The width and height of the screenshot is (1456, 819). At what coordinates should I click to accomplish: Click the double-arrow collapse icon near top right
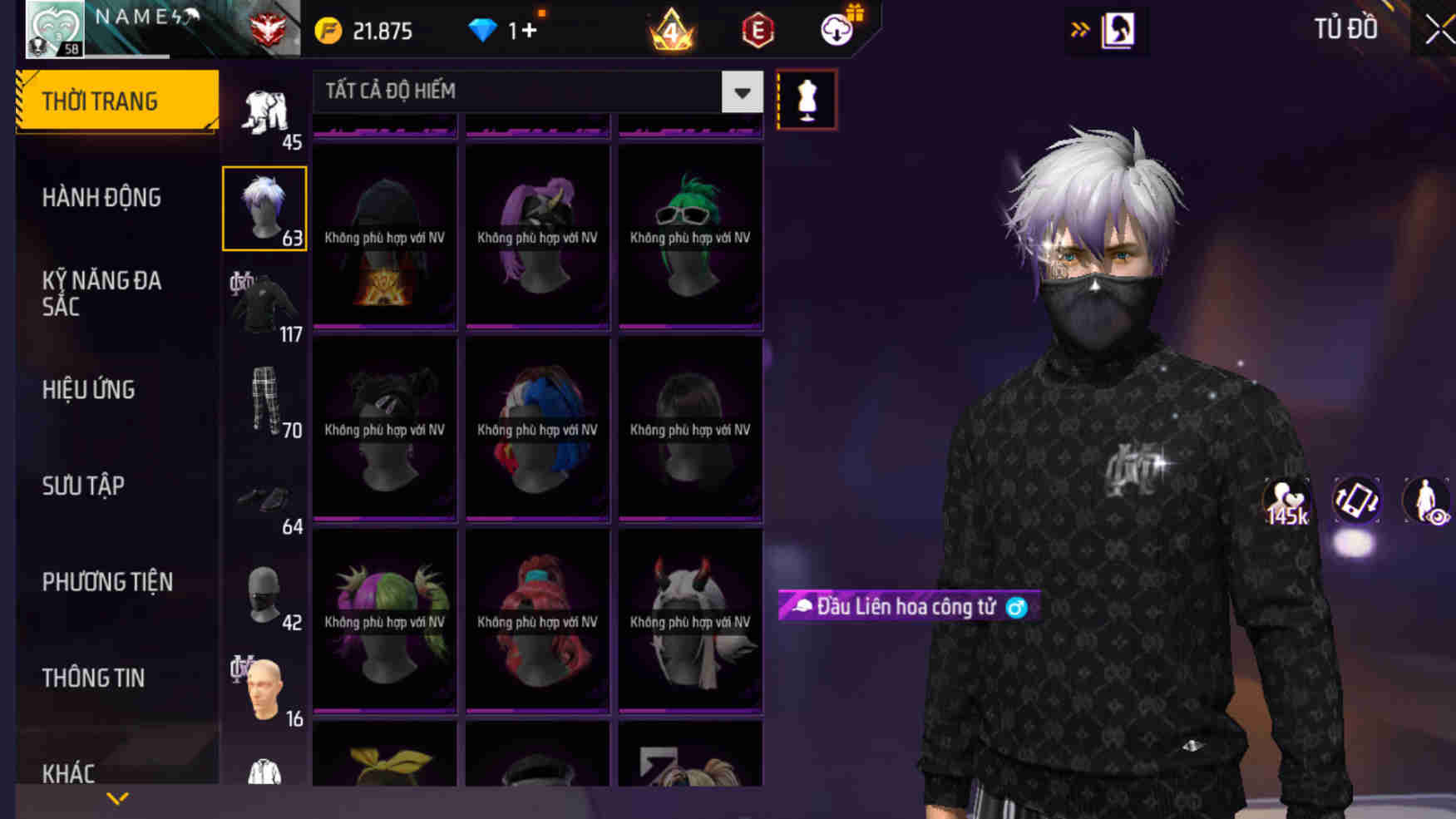coord(1081,27)
